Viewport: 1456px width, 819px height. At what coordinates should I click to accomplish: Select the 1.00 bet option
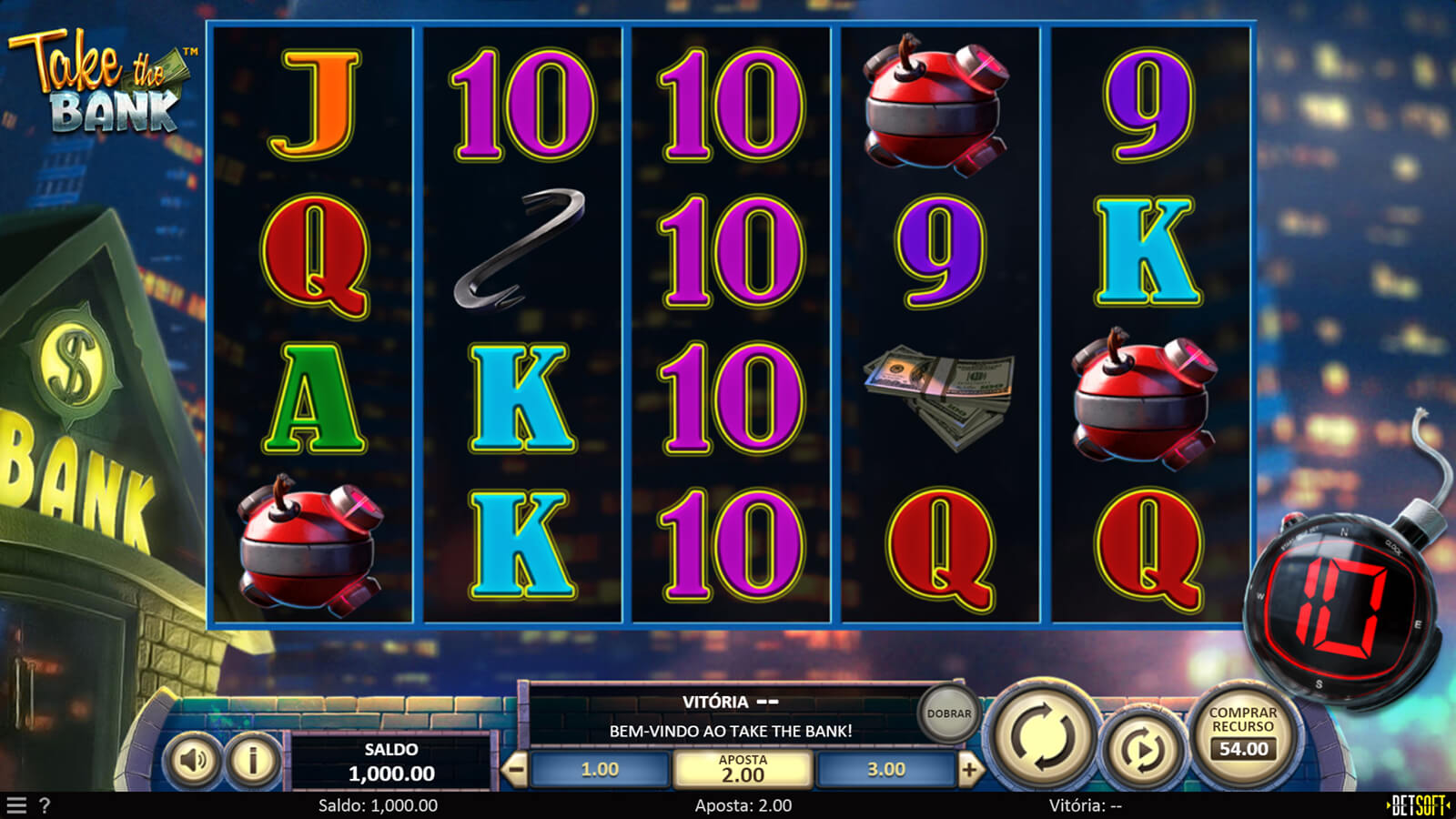600,770
